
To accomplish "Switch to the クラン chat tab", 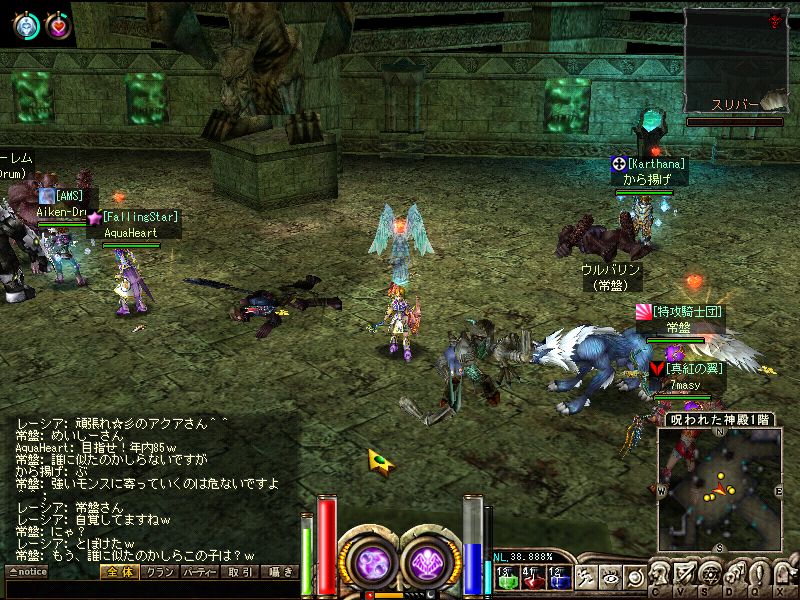I will point(156,572).
